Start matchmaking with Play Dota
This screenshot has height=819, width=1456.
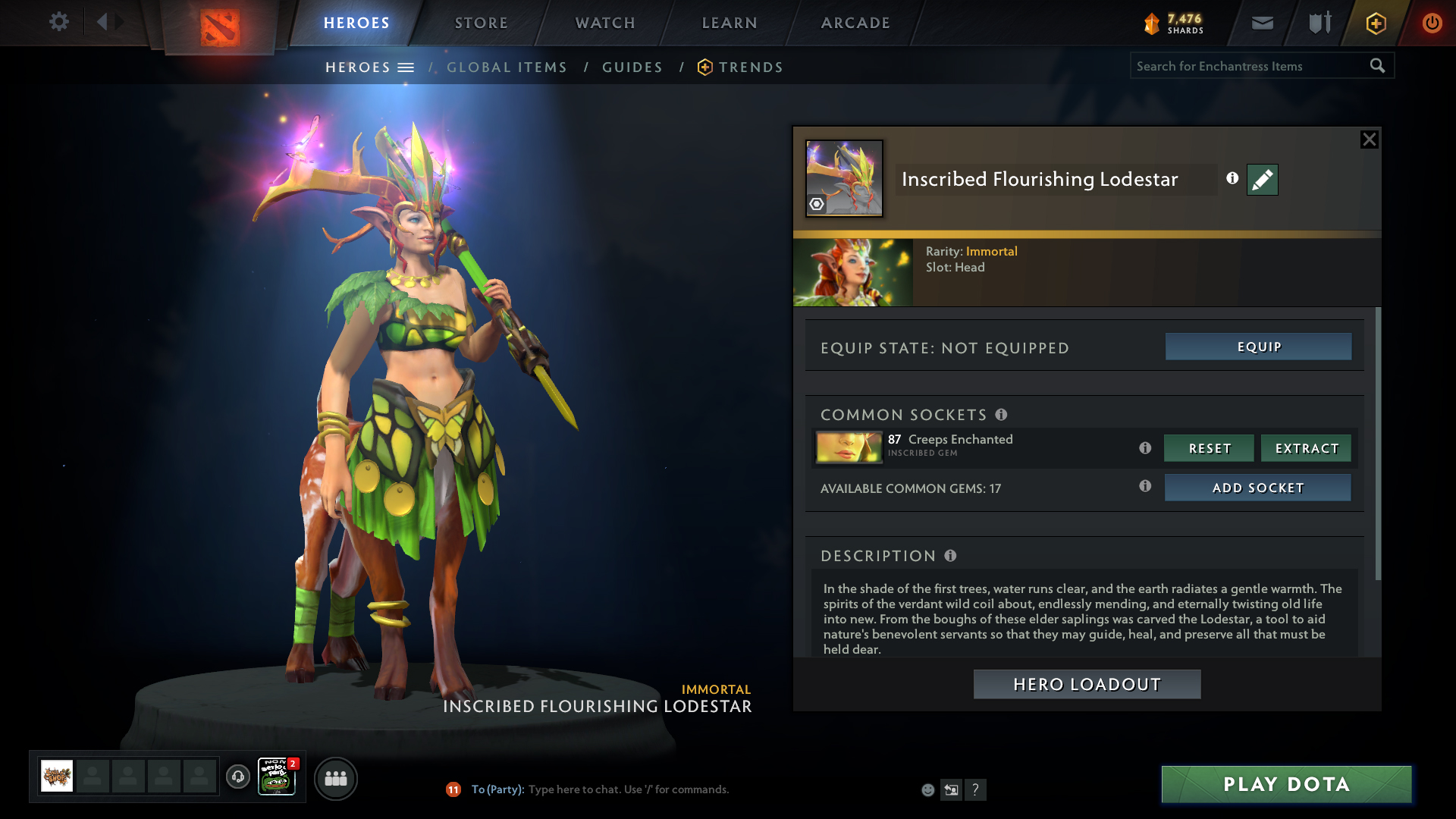click(1286, 784)
